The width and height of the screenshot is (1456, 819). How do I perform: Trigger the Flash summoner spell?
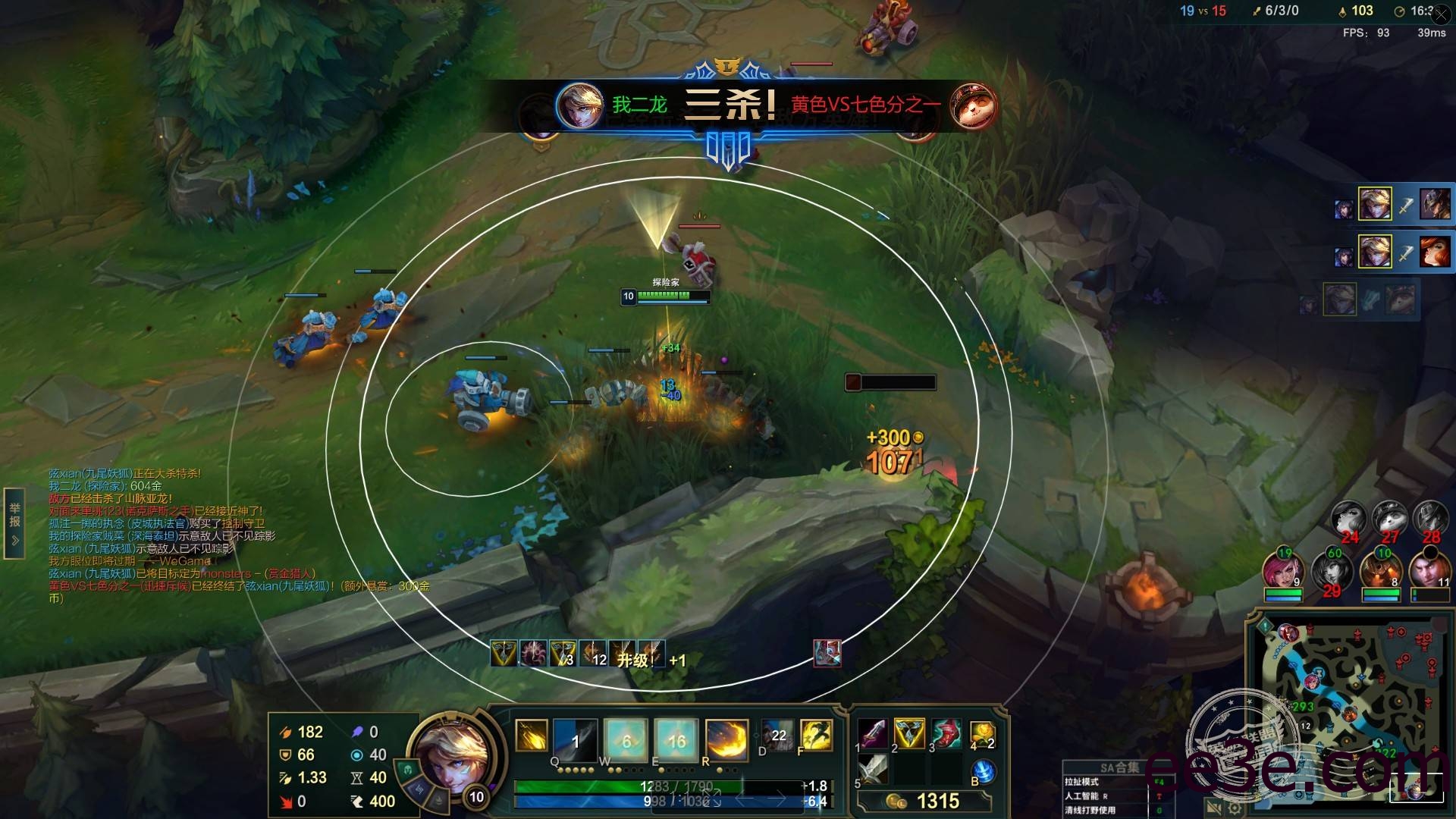tap(817, 736)
